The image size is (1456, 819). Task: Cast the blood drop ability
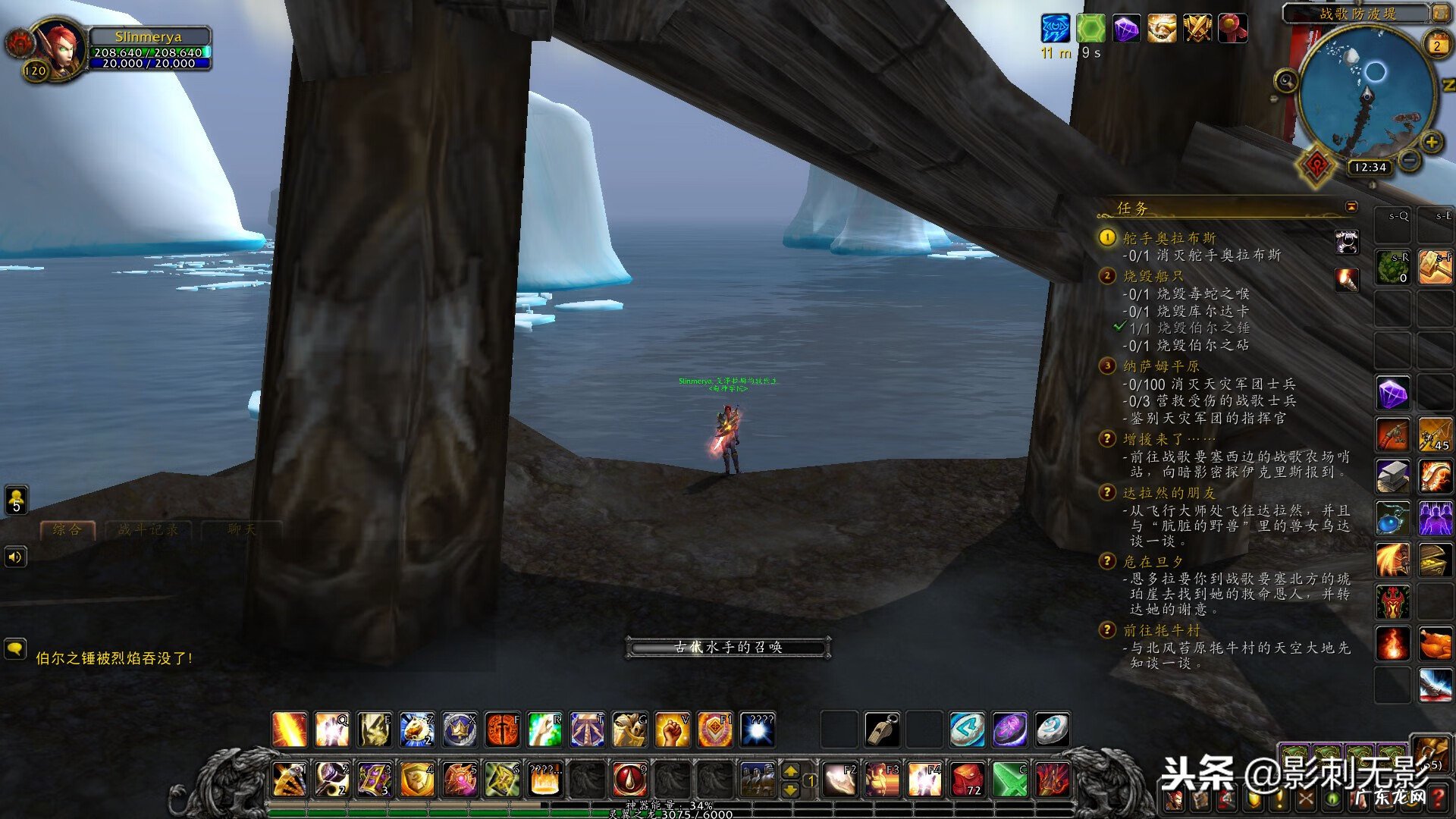point(629,779)
